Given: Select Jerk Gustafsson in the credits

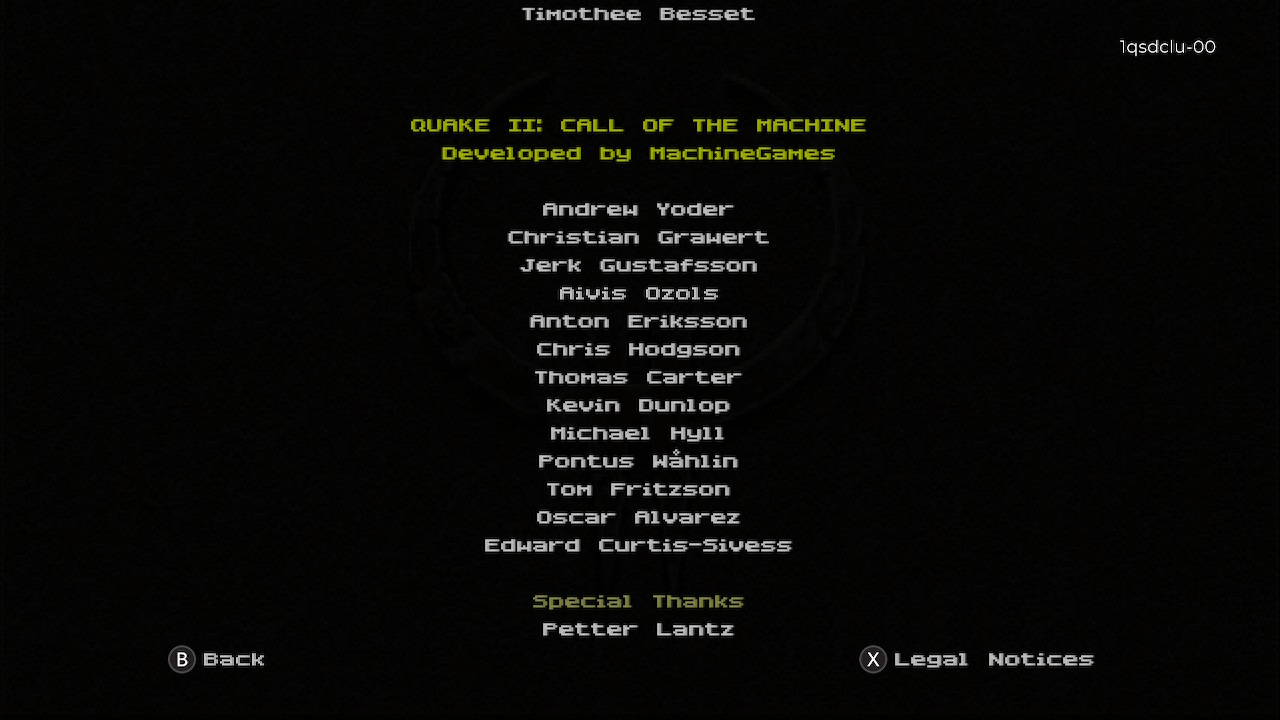Looking at the screenshot, I should (638, 265).
